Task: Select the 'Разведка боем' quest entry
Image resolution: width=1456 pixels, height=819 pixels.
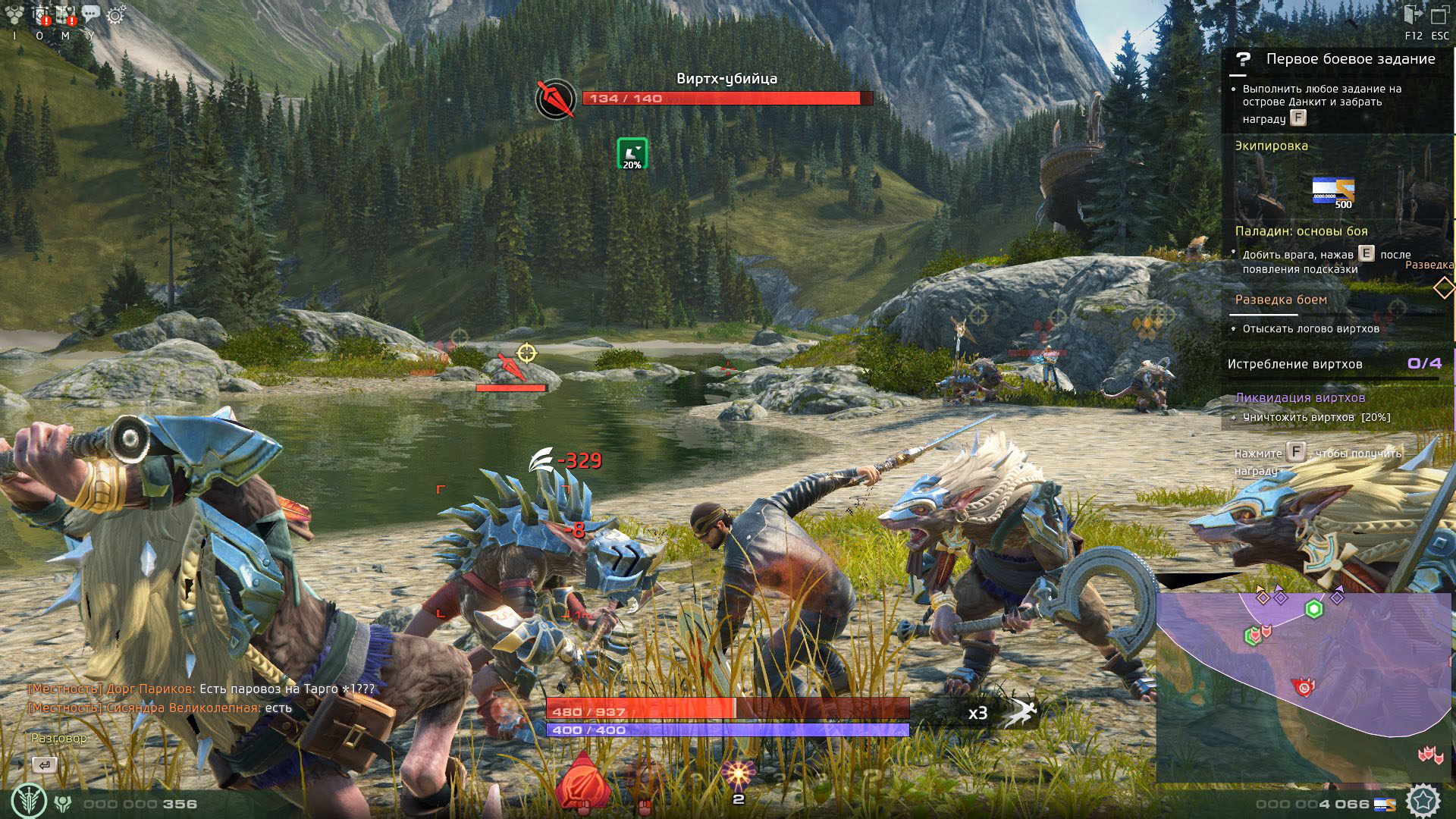Action: coord(1281,300)
